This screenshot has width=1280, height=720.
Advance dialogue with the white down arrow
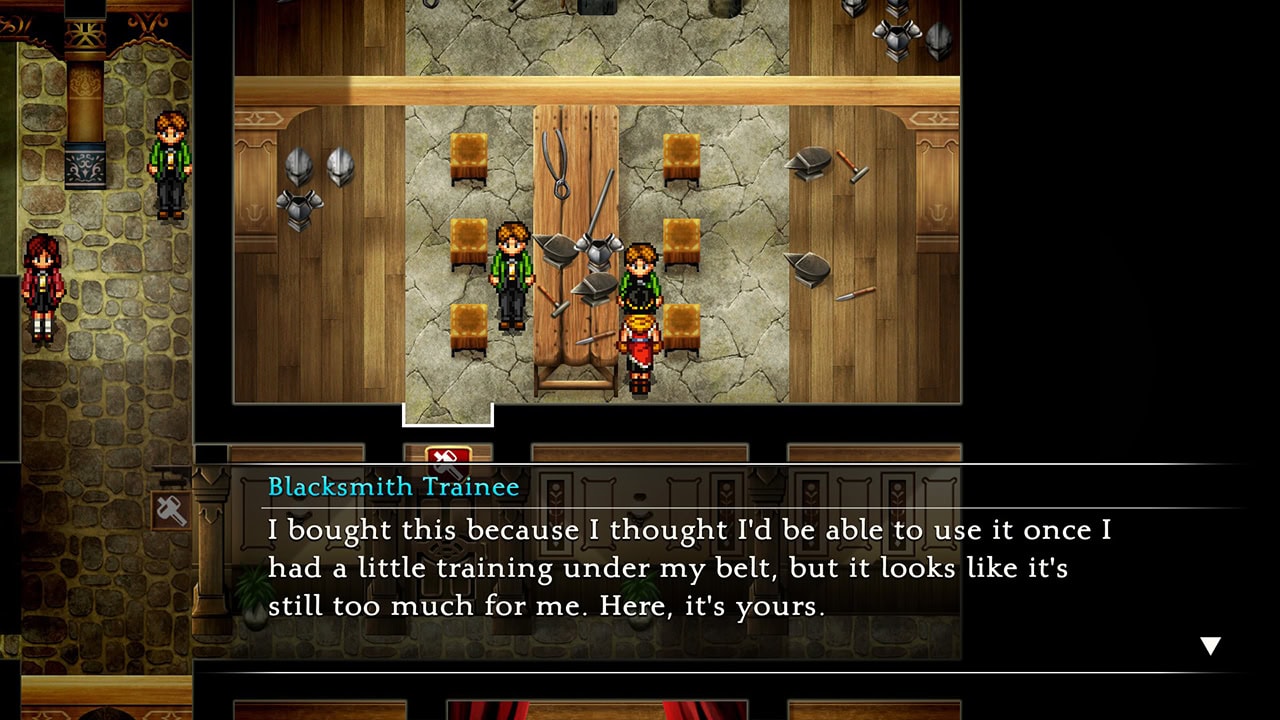(1210, 646)
